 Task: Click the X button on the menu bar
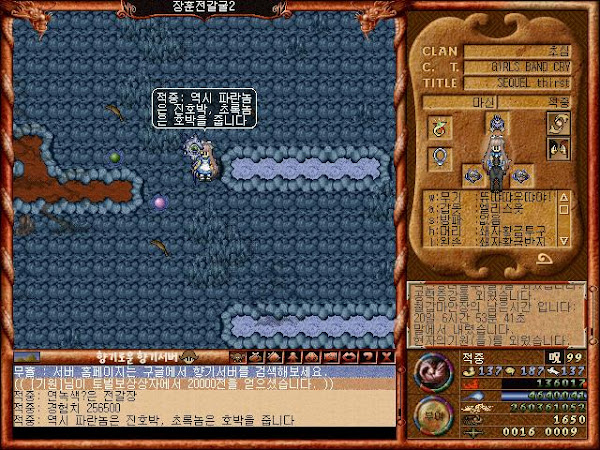tap(386, 357)
